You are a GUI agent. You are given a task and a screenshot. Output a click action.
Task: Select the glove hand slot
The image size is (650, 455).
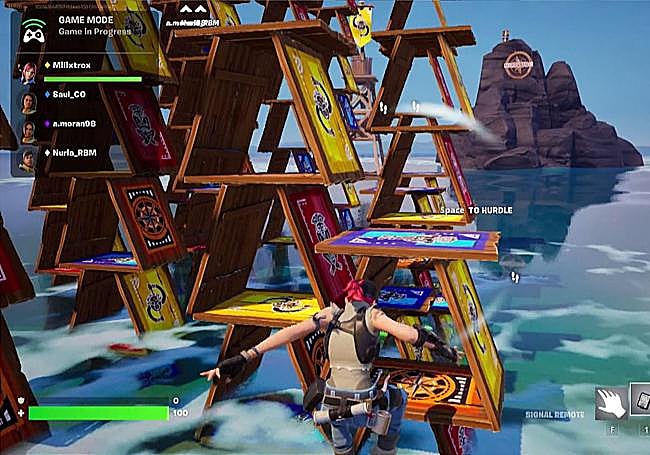click(x=609, y=402)
